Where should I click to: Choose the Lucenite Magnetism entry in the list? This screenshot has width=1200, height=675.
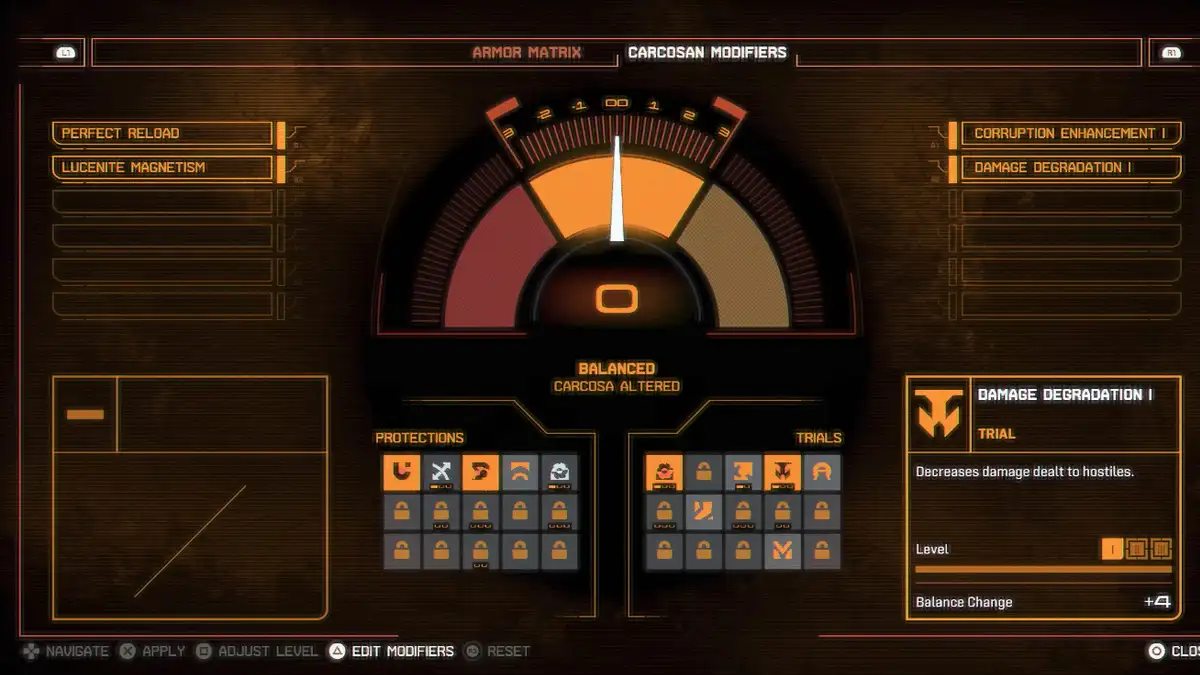pyautogui.click(x=162, y=167)
